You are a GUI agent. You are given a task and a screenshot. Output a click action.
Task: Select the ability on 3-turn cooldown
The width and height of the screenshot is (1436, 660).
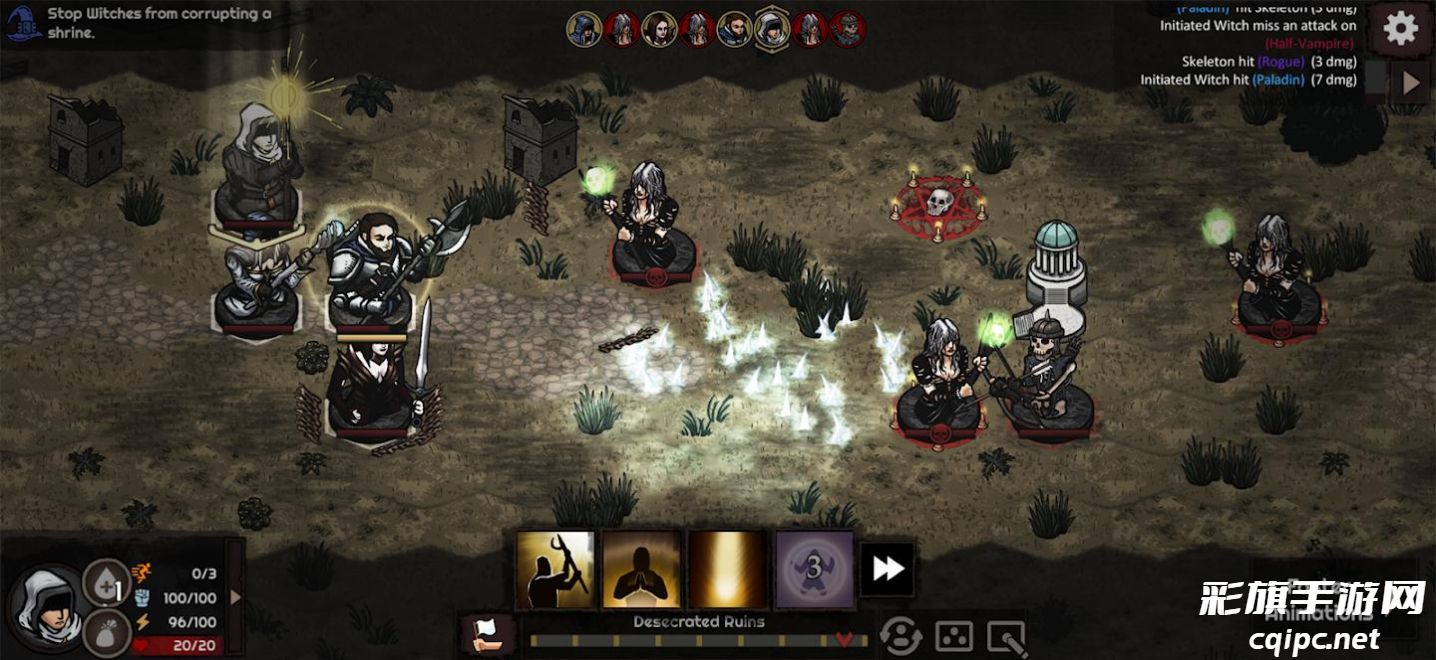point(814,570)
